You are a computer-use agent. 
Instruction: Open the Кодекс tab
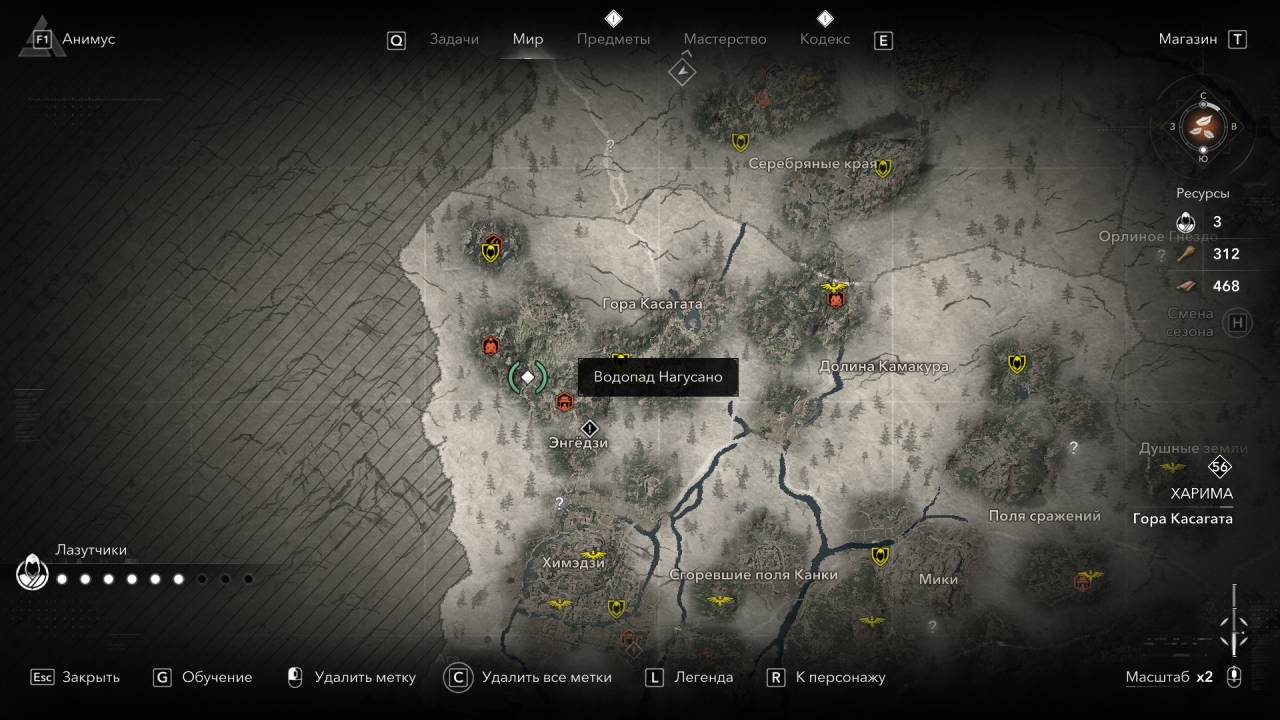tap(825, 39)
